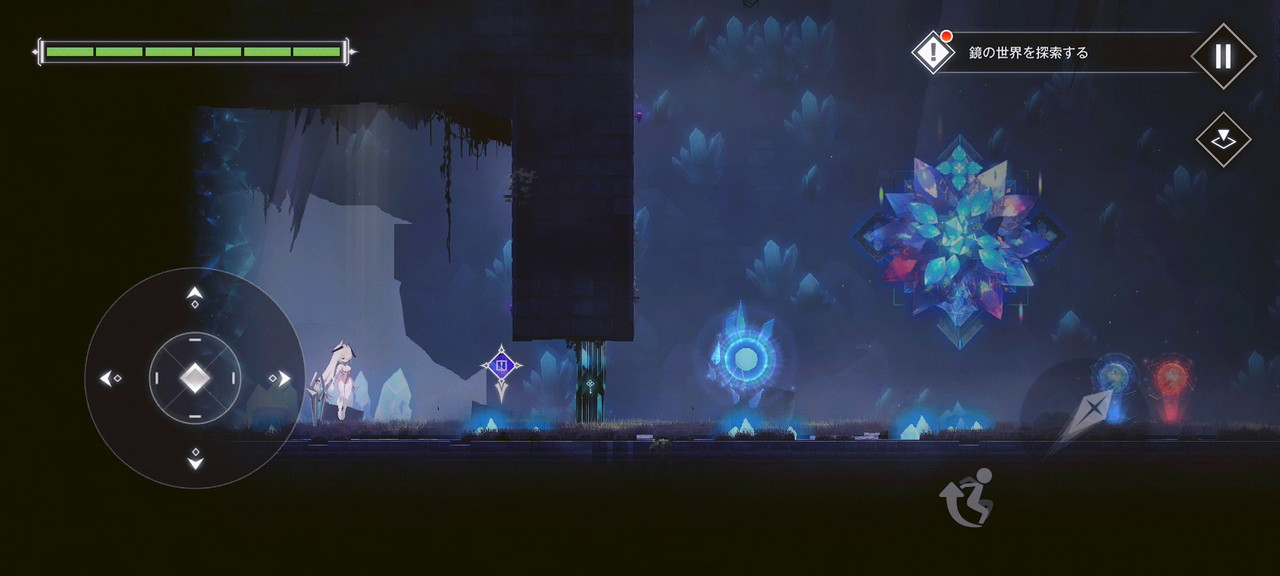Tap the joystick's down arrow

[x=195, y=460]
